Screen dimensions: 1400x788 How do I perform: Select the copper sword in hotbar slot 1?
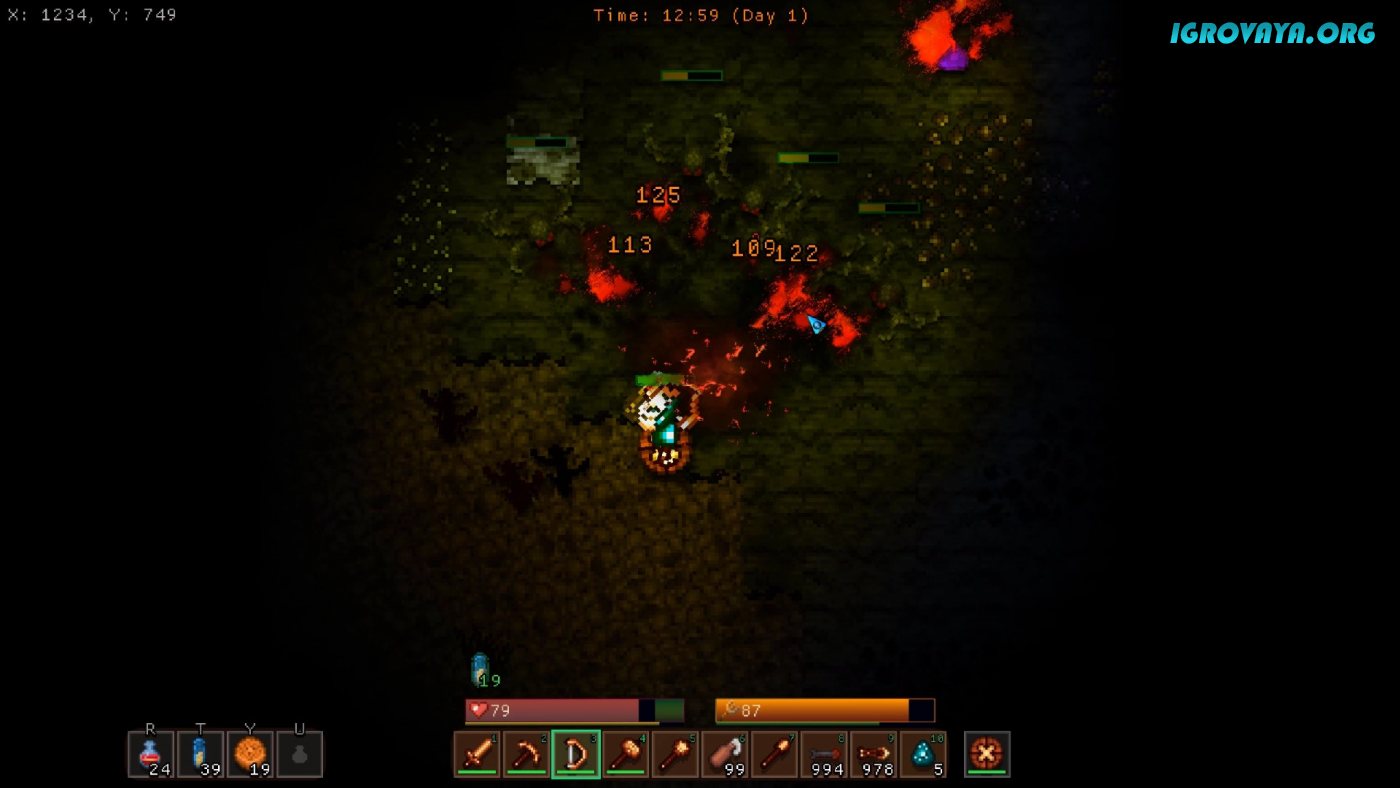(x=477, y=754)
